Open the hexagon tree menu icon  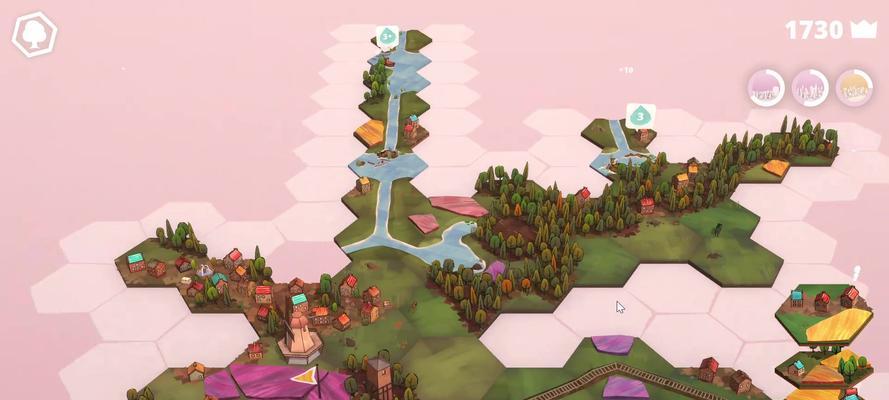34,34
